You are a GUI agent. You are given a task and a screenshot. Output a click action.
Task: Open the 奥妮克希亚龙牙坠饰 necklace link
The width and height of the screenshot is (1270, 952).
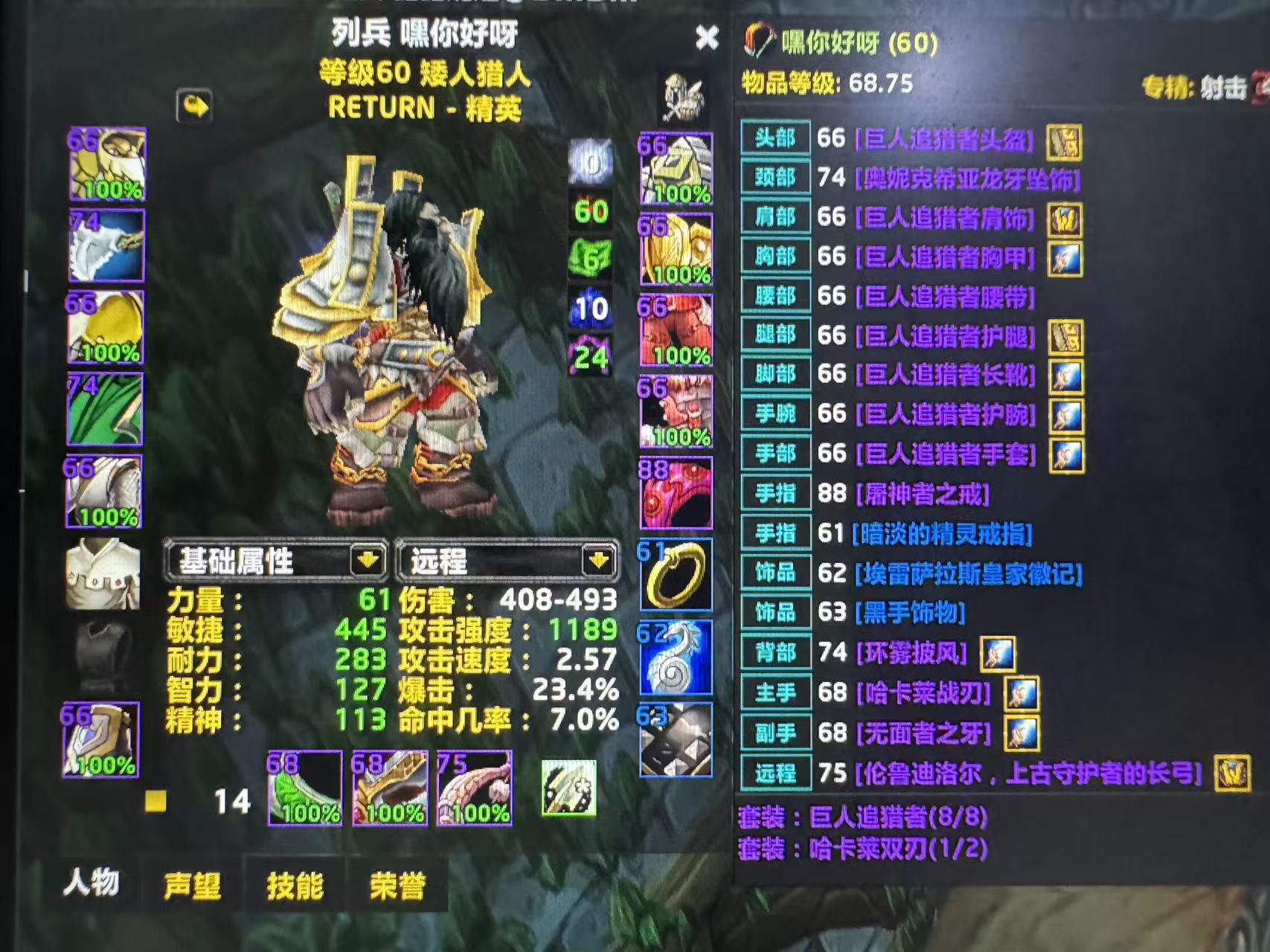point(967,178)
